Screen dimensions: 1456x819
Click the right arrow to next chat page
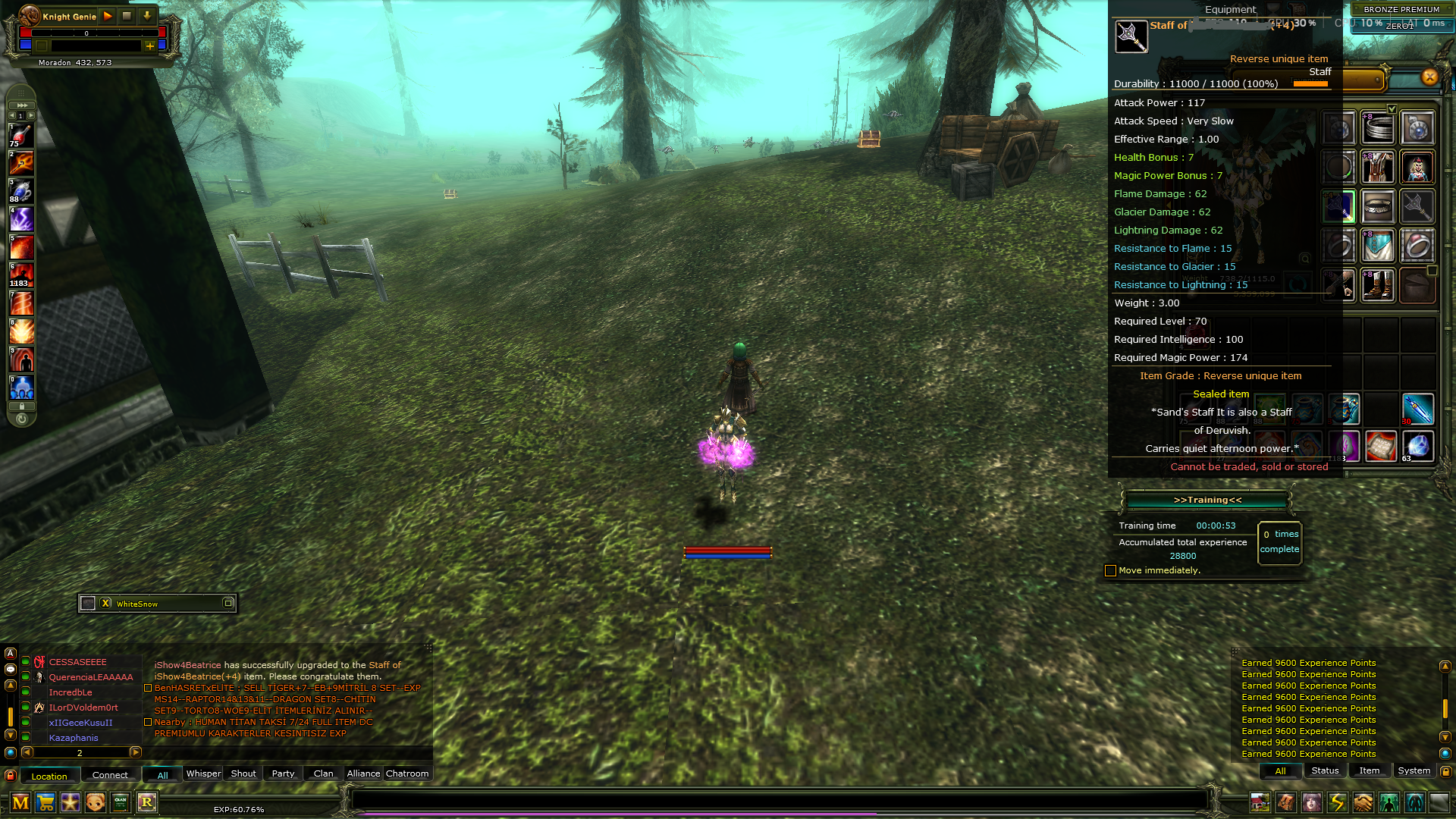(x=136, y=753)
